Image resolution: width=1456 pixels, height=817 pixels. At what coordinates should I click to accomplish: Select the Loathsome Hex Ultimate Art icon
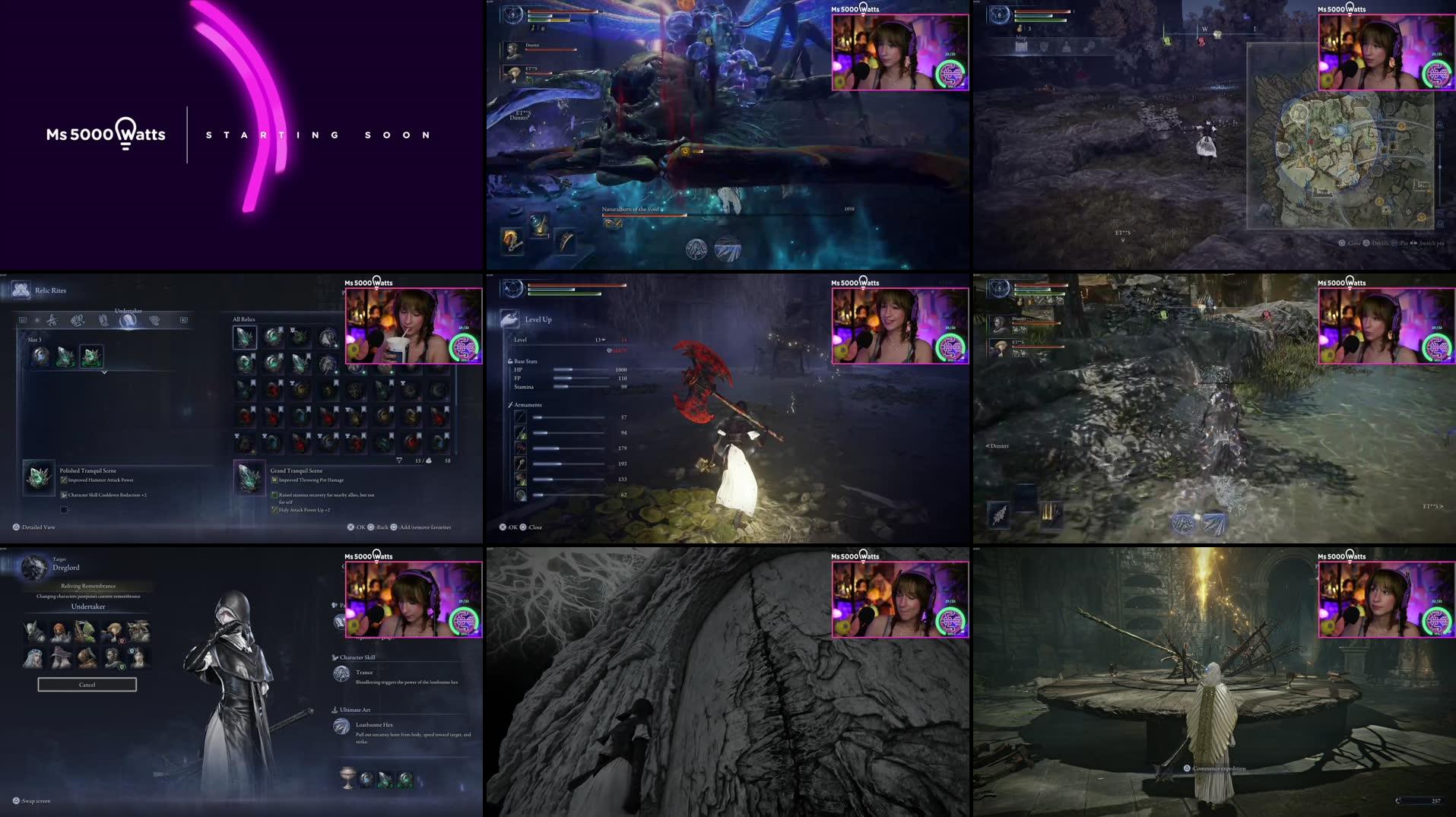click(341, 727)
